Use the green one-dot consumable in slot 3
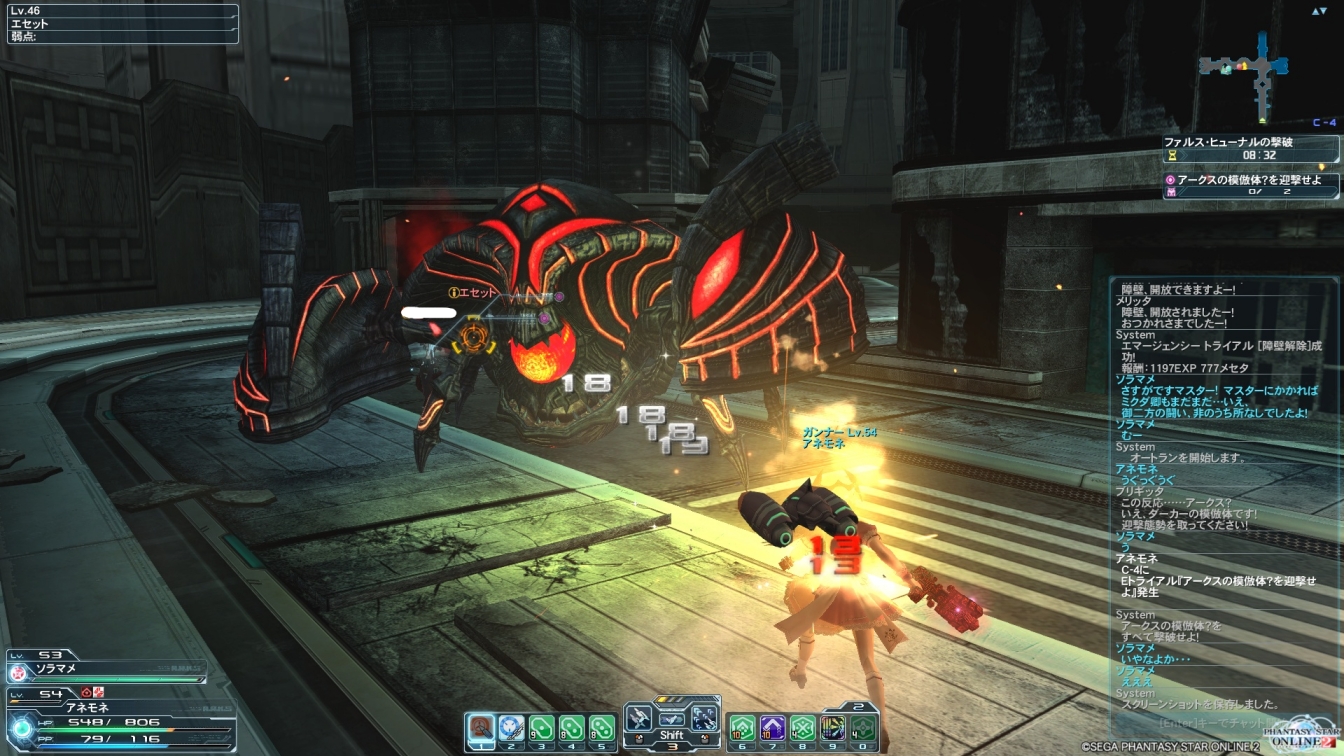Screen dimensions: 1344x756 (x=542, y=727)
